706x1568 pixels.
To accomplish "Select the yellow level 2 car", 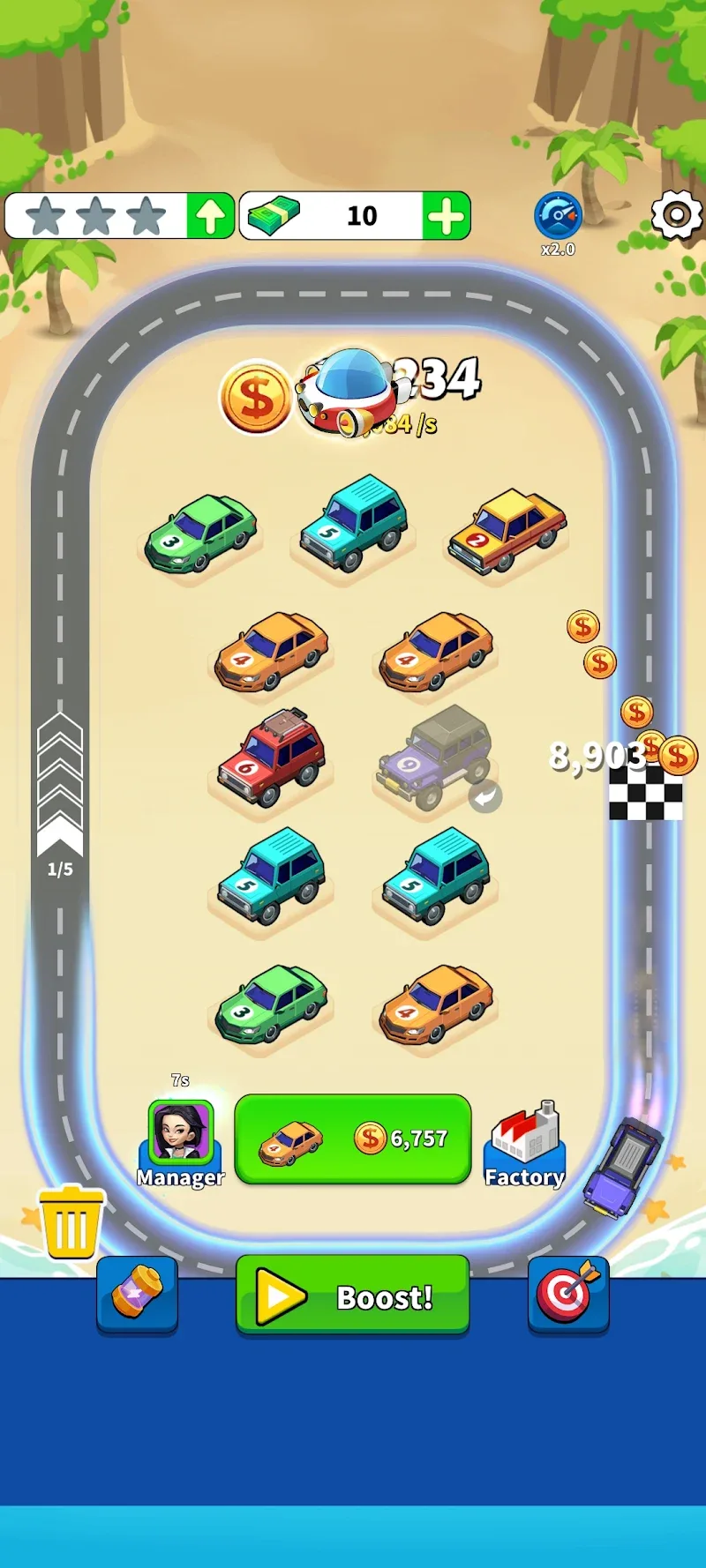I will point(507,530).
